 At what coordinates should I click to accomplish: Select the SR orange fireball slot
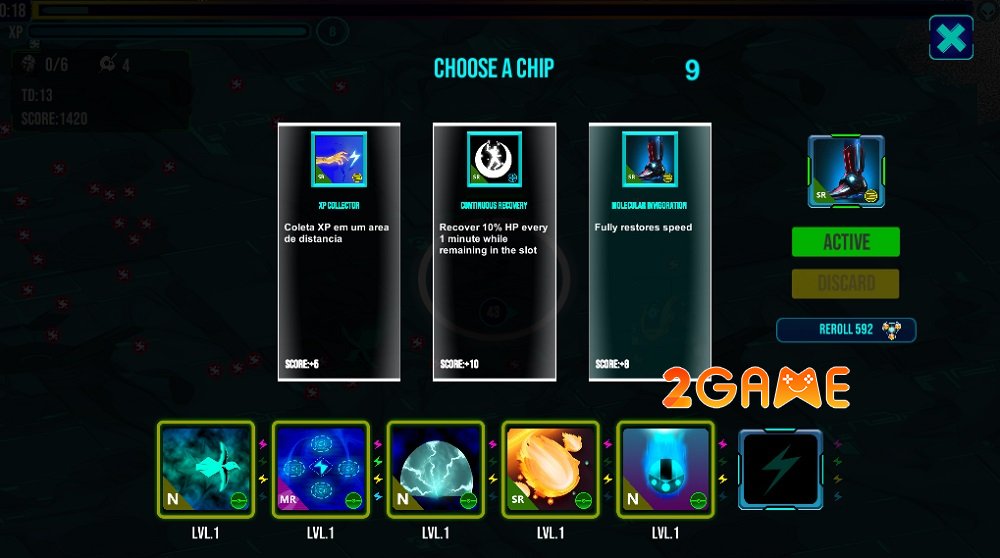pos(551,468)
